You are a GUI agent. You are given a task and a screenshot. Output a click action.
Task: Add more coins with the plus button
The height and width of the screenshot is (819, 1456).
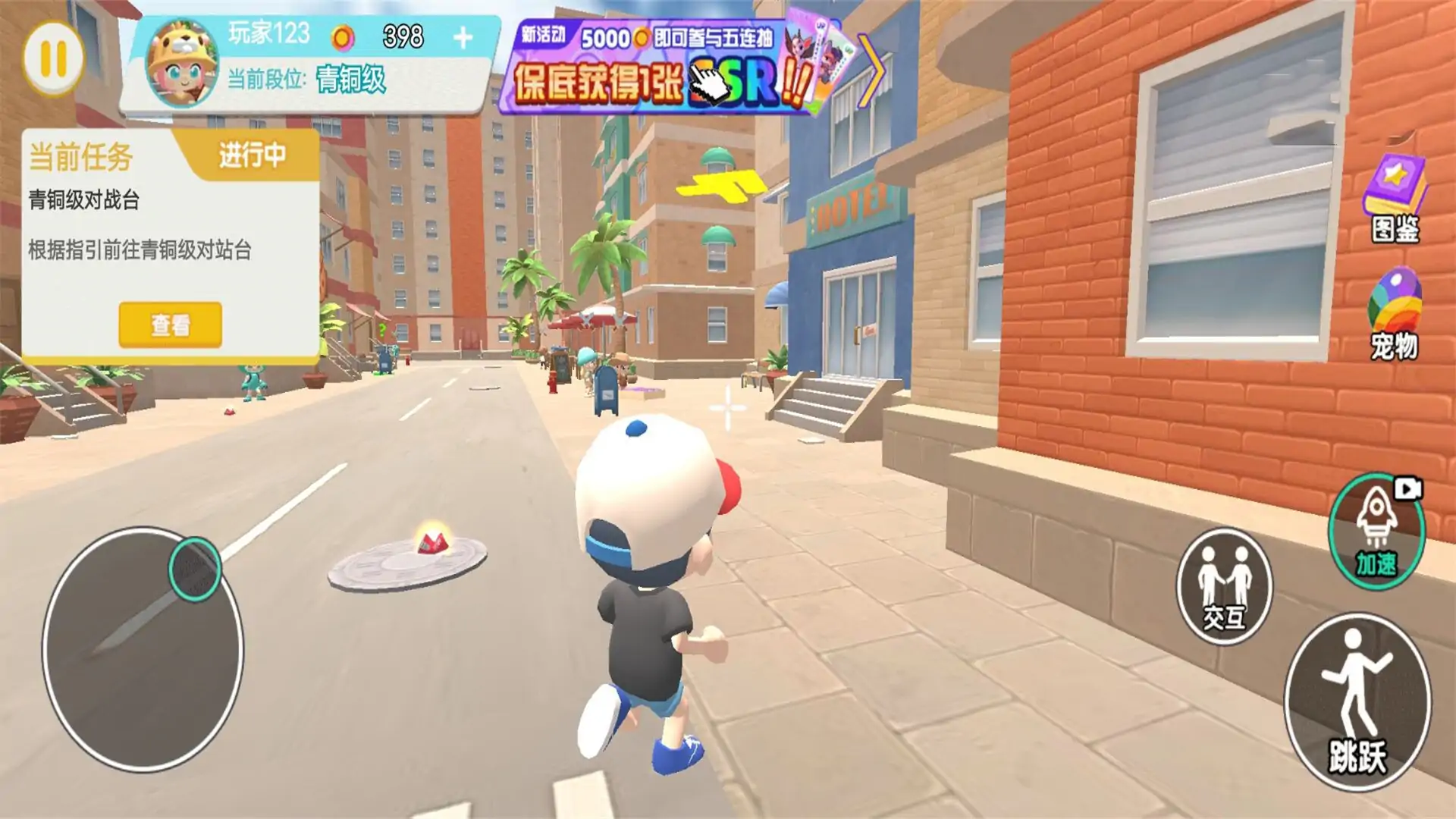click(463, 38)
